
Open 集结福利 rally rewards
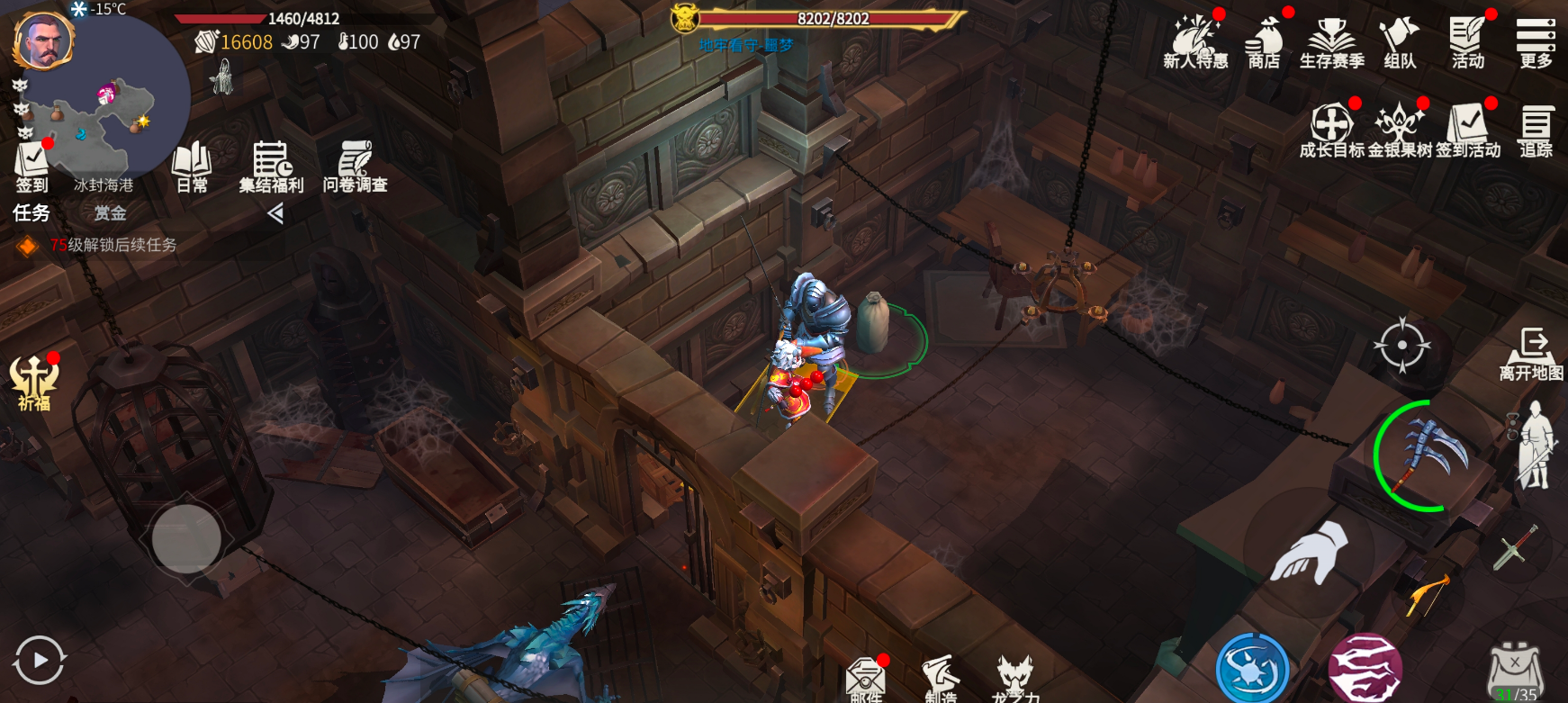(x=271, y=167)
